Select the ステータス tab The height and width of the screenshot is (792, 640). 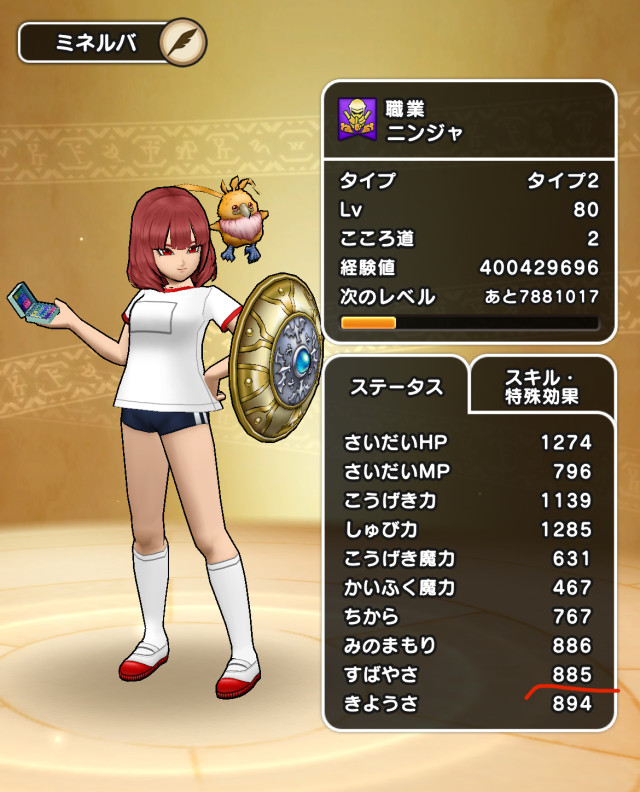pos(396,387)
